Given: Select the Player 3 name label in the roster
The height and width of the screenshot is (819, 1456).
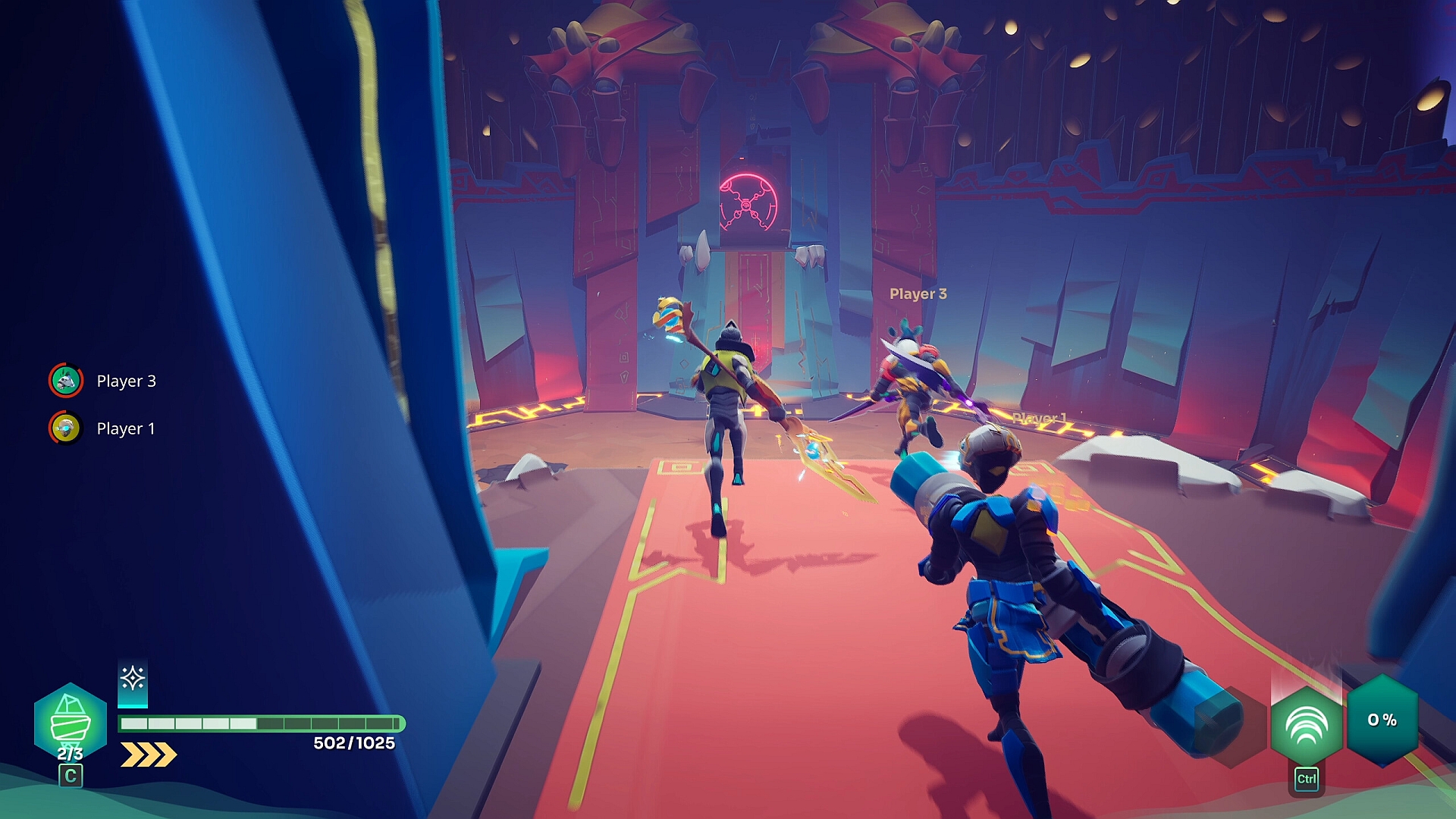Looking at the screenshot, I should [x=127, y=381].
